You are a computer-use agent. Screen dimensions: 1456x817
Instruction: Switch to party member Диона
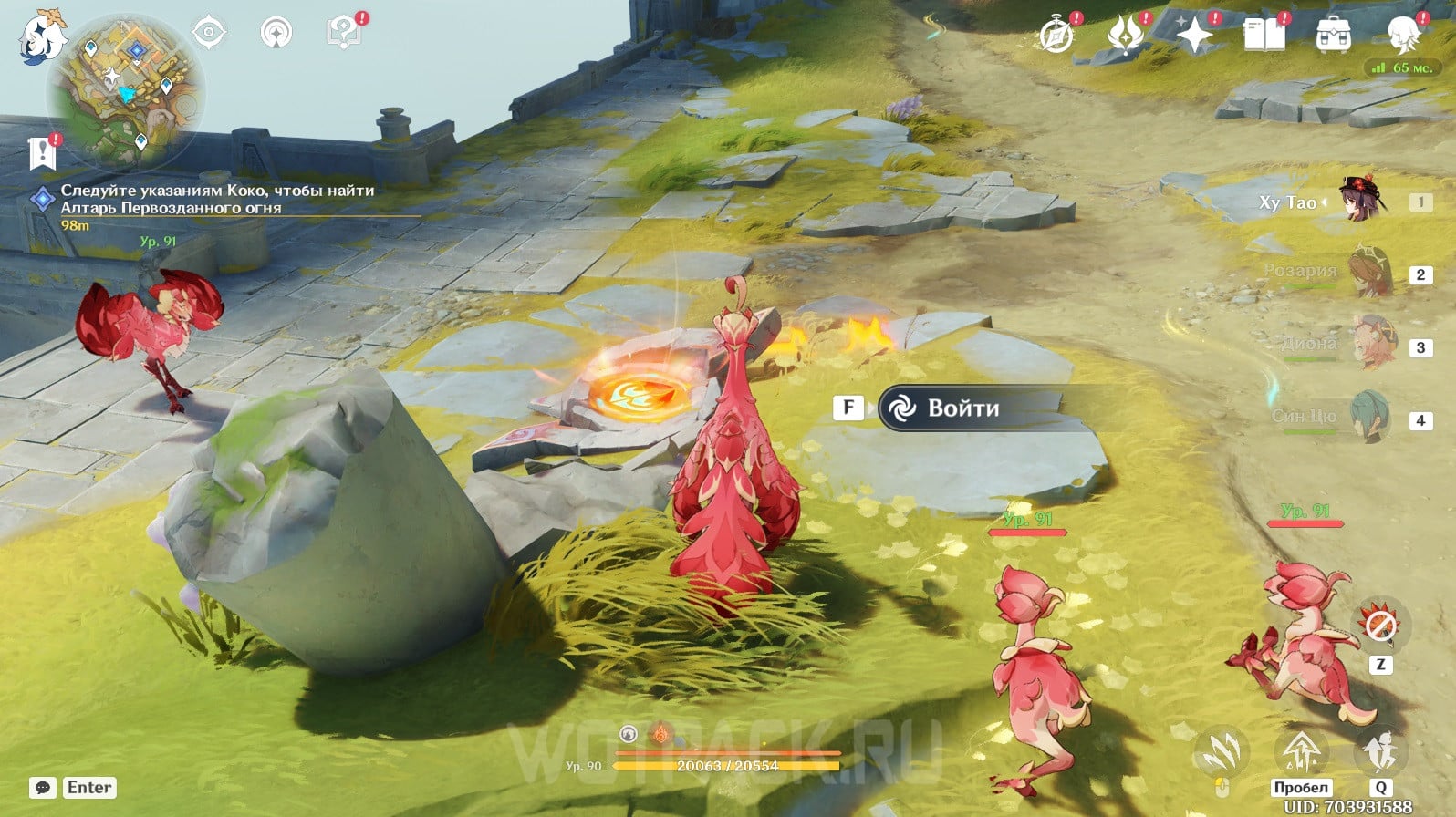click(x=1371, y=345)
